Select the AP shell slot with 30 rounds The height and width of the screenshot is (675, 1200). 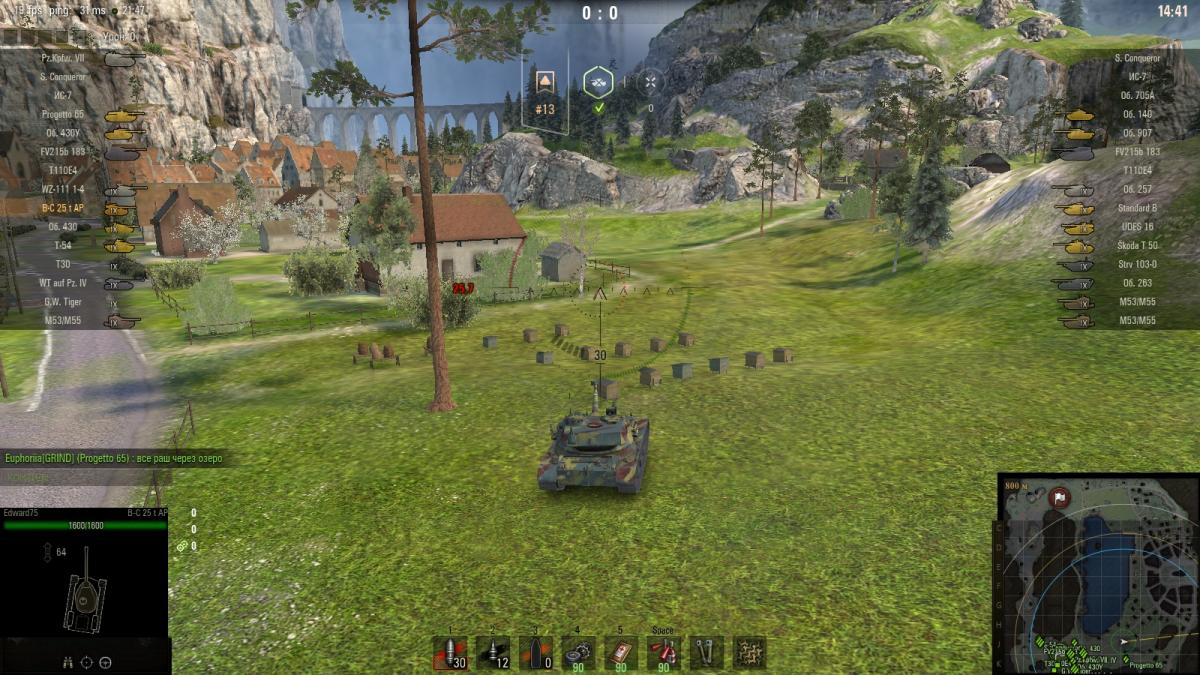tap(450, 653)
